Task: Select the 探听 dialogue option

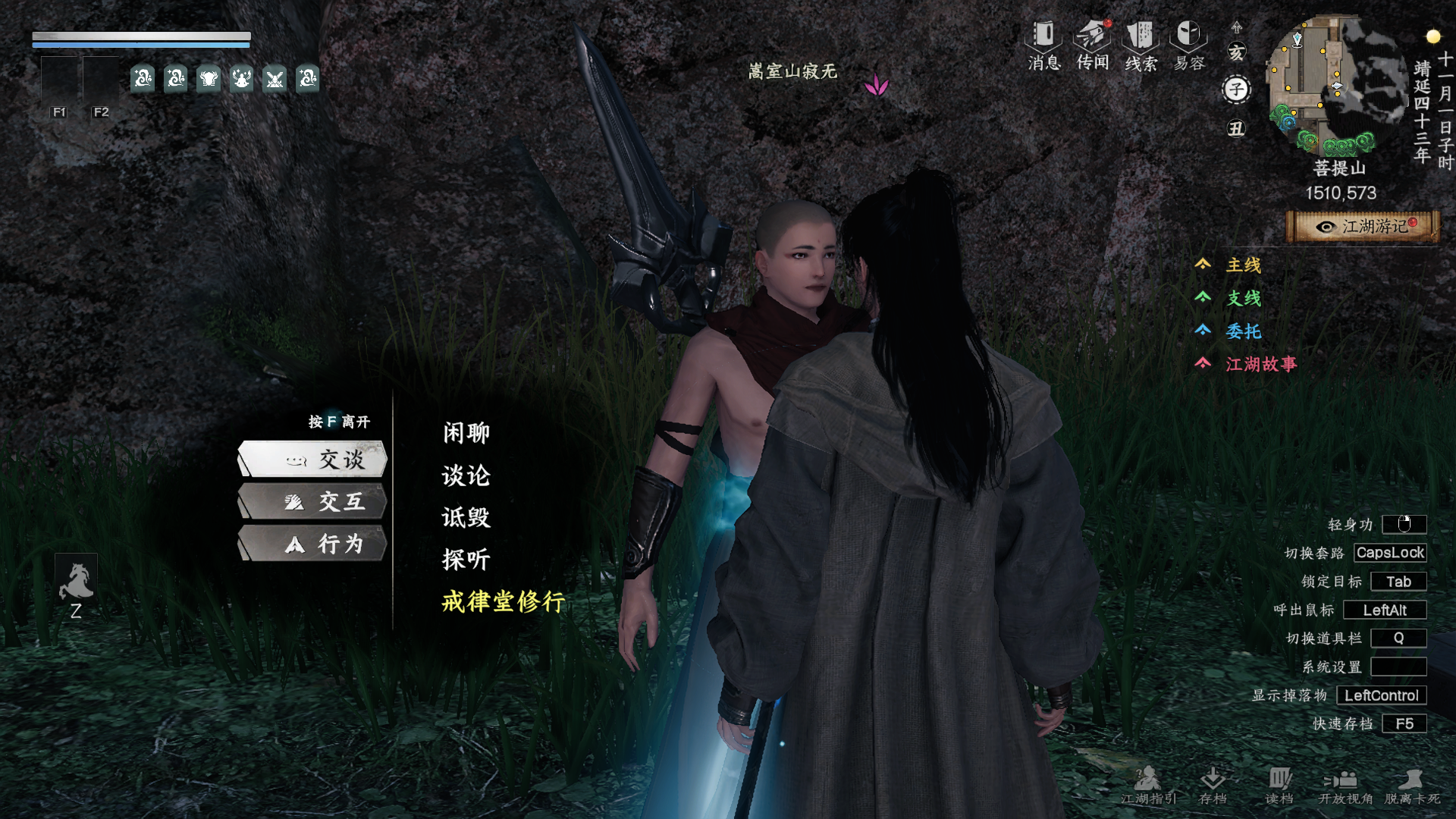Action: pos(466,560)
